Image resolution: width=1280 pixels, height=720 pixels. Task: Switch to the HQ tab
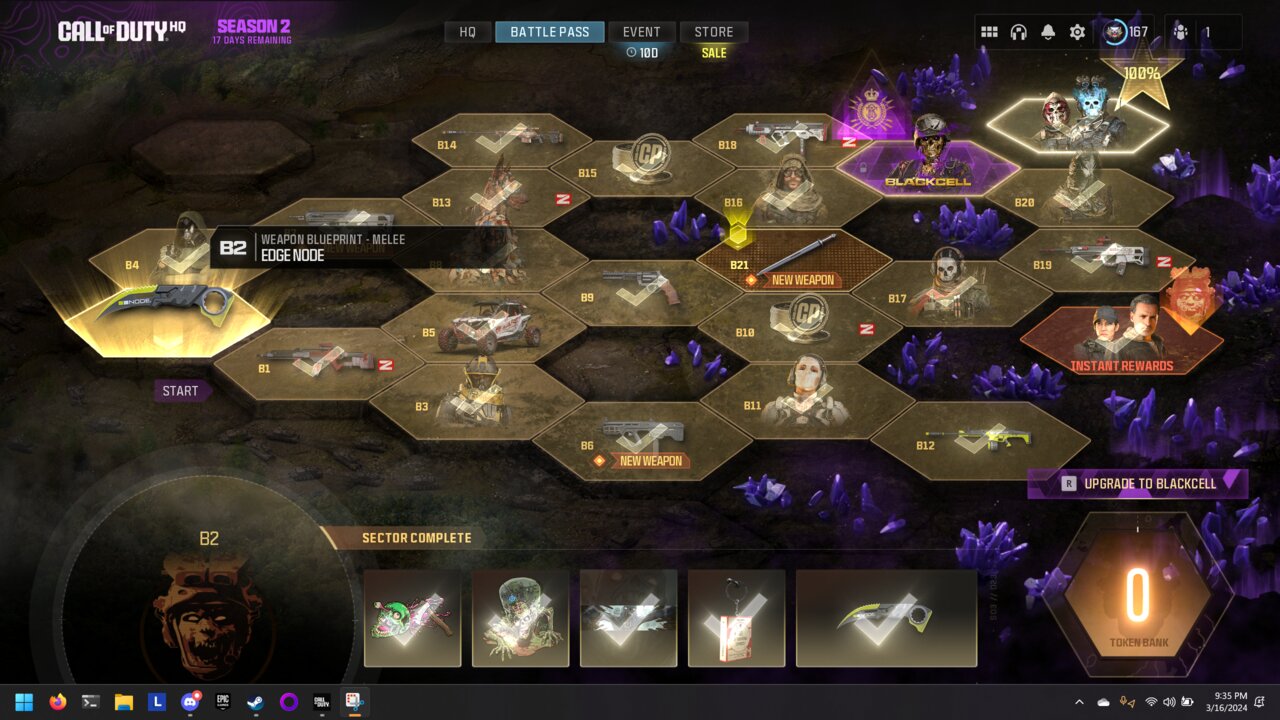[x=467, y=32]
